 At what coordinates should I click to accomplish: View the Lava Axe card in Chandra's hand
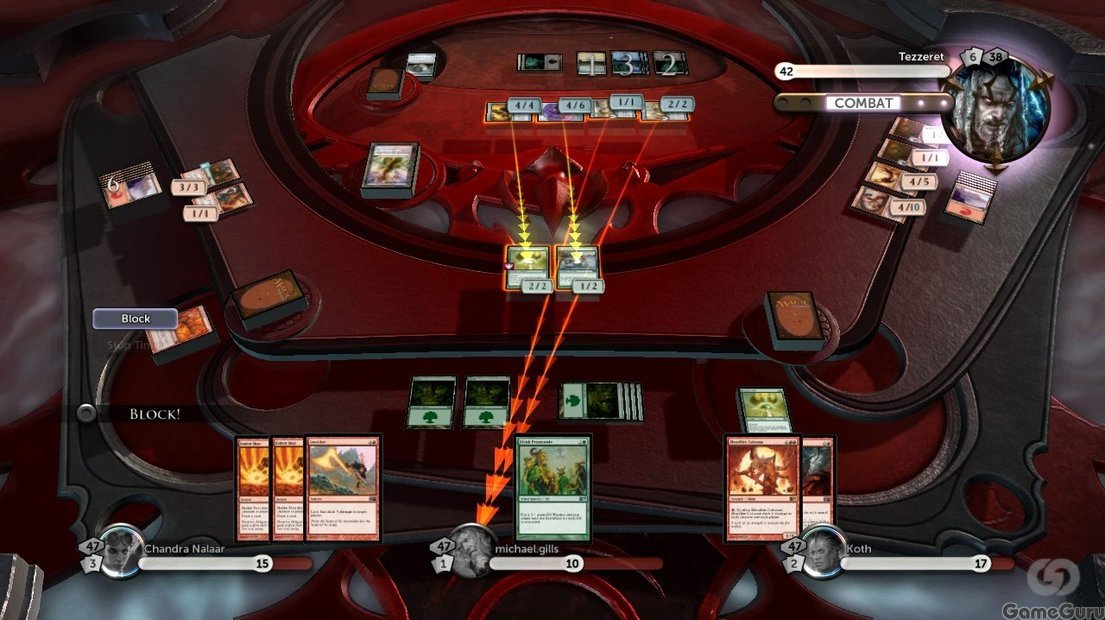343,488
